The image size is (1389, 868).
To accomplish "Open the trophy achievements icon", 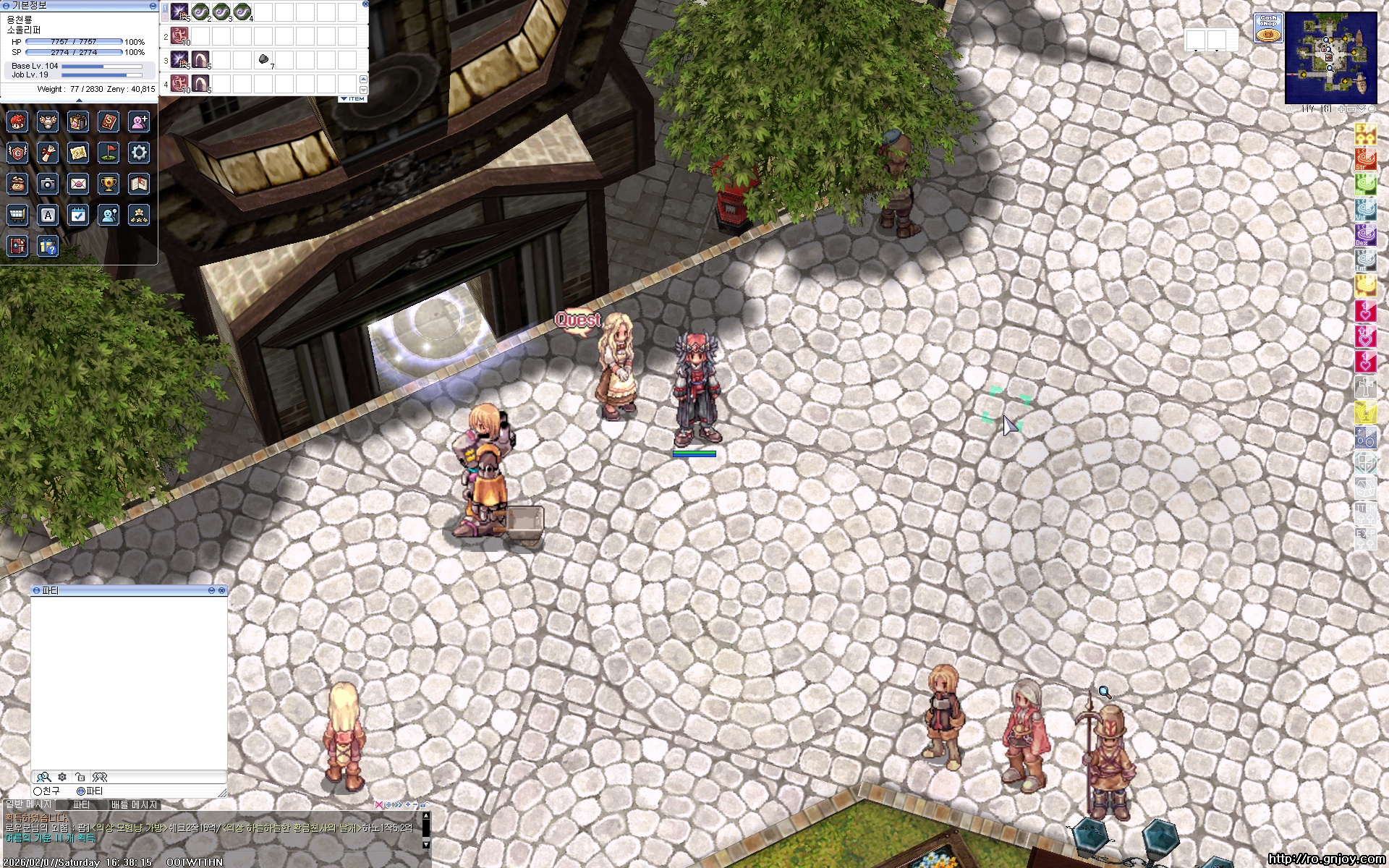I will [109, 184].
